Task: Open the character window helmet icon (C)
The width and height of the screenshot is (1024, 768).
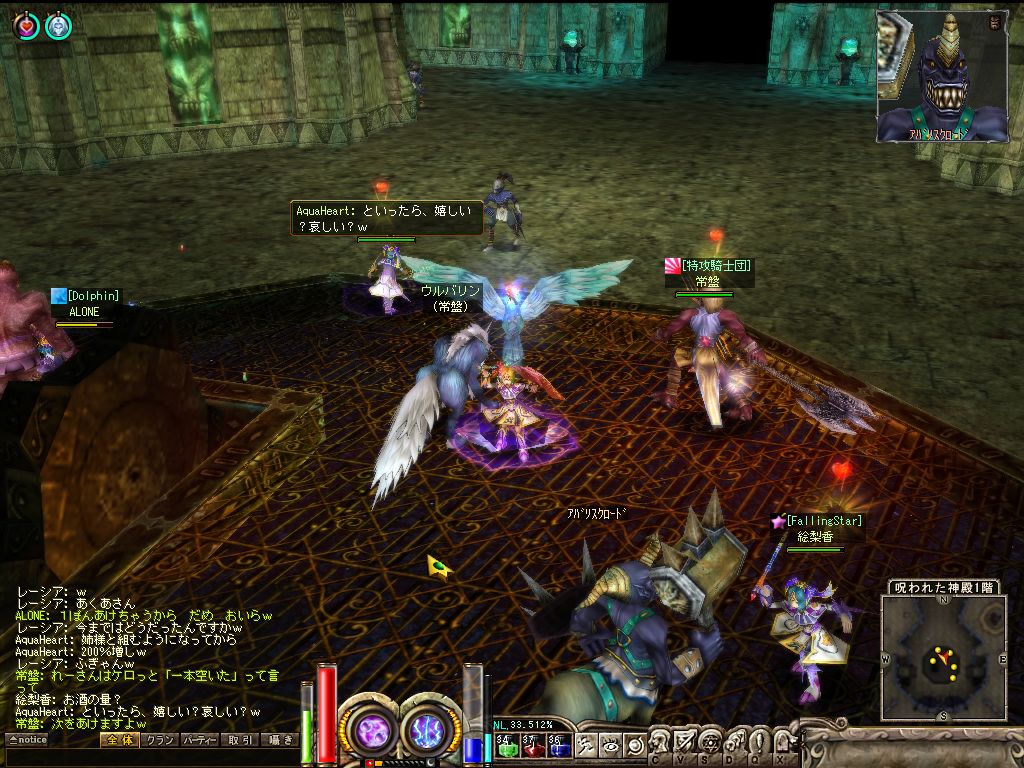Action: (661, 741)
